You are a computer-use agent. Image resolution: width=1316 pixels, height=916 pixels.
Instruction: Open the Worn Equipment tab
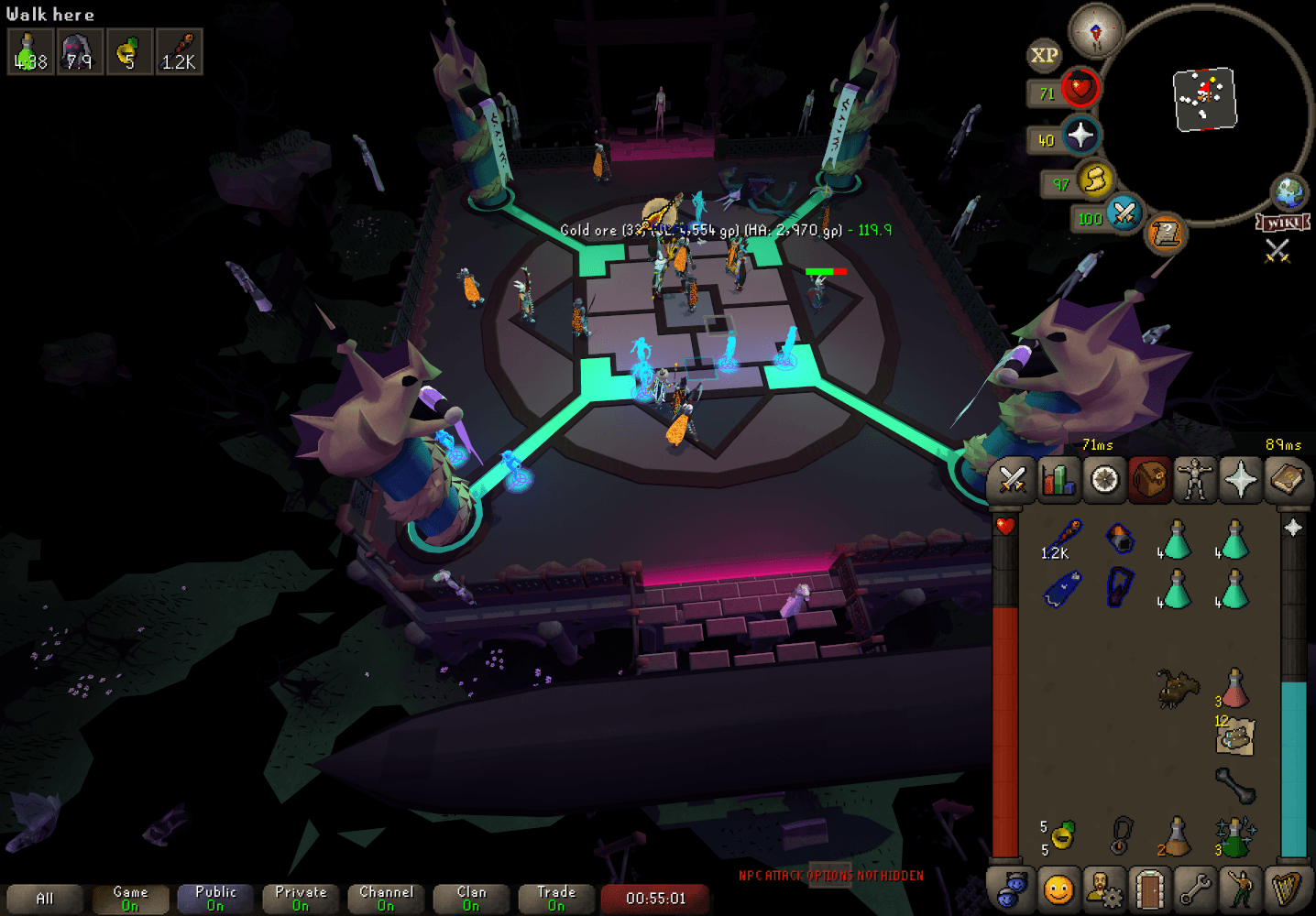click(x=1196, y=479)
